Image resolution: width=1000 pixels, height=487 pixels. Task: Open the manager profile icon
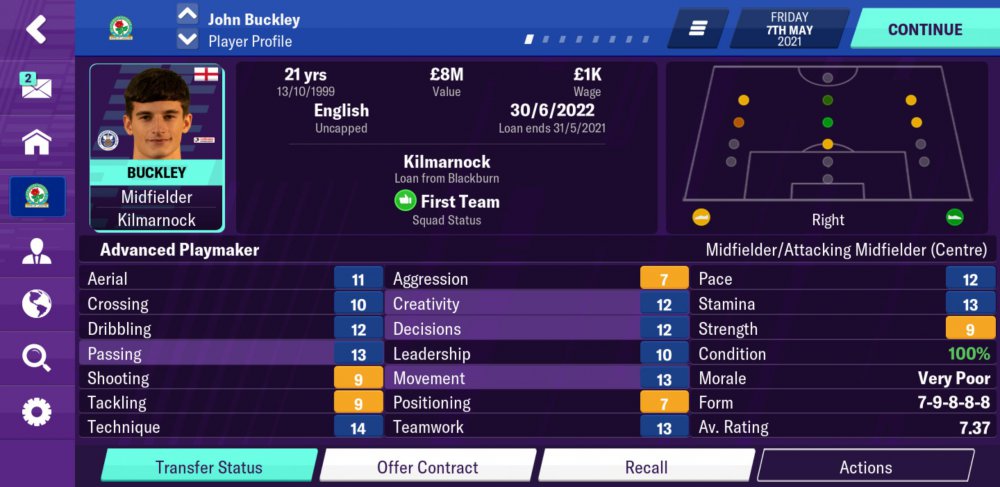36,250
